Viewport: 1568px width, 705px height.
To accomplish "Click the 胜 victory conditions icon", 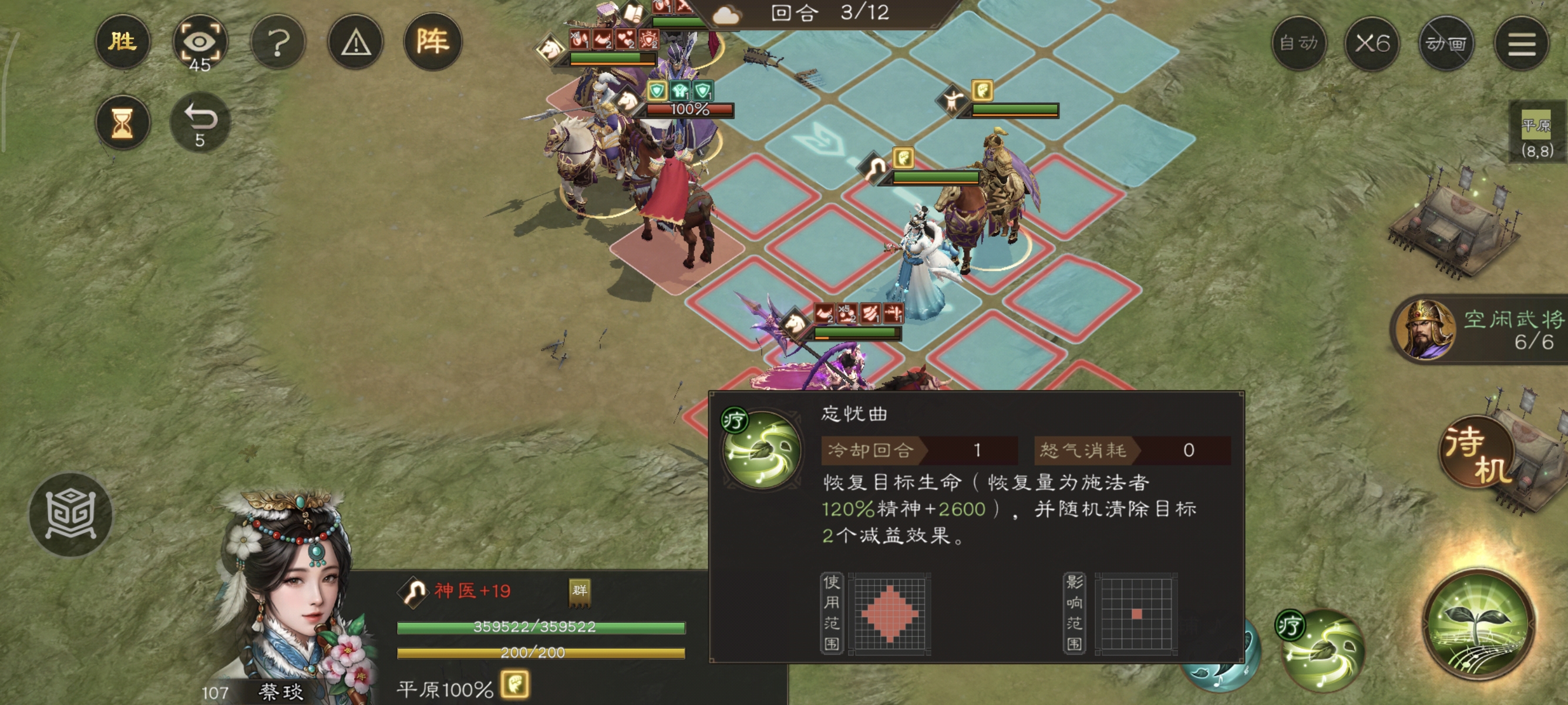I will pyautogui.click(x=123, y=43).
